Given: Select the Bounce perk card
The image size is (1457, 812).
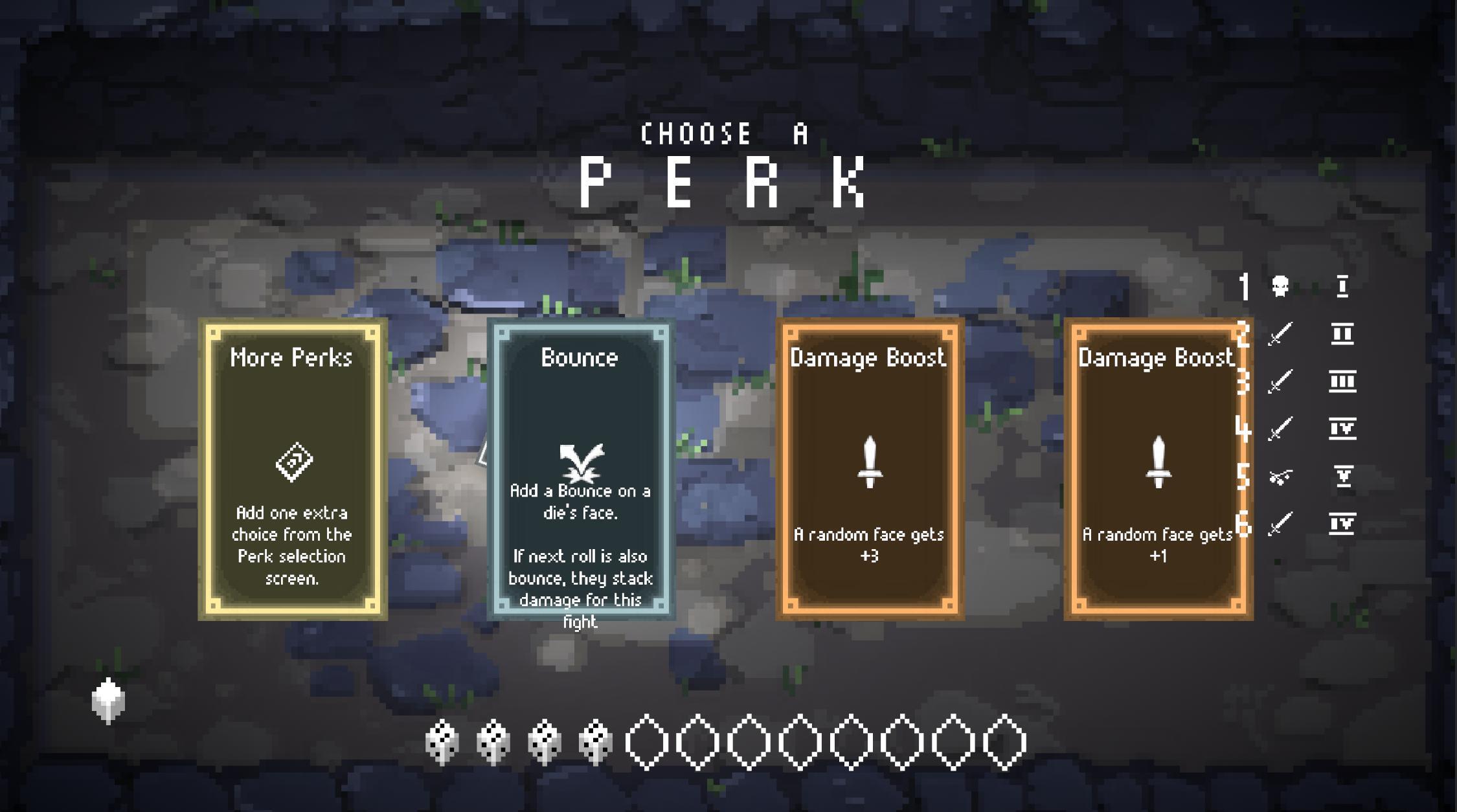Looking at the screenshot, I should click(x=580, y=469).
